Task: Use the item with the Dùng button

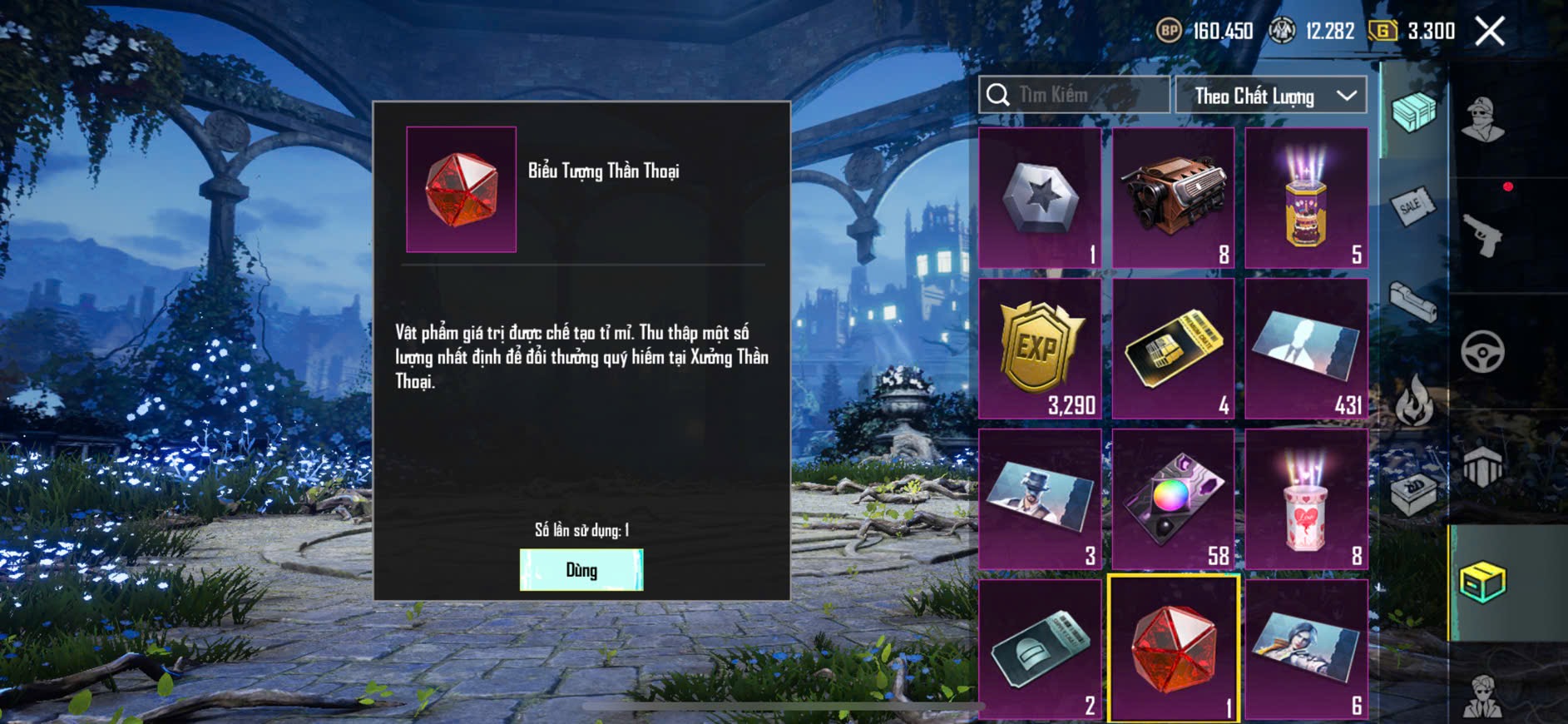Action: click(x=581, y=570)
